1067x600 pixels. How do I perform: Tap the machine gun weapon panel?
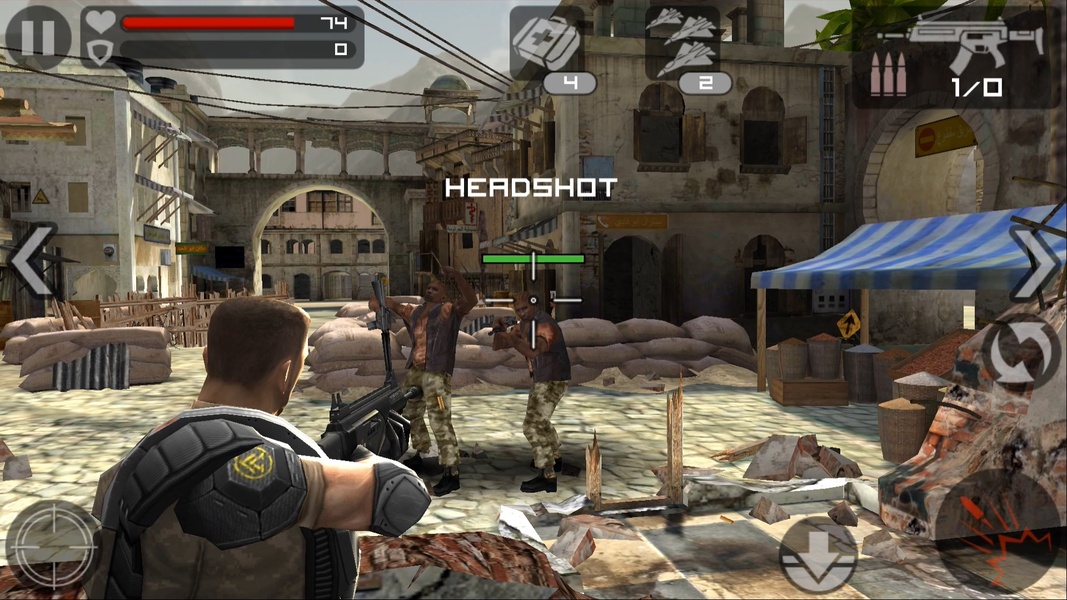(955, 57)
